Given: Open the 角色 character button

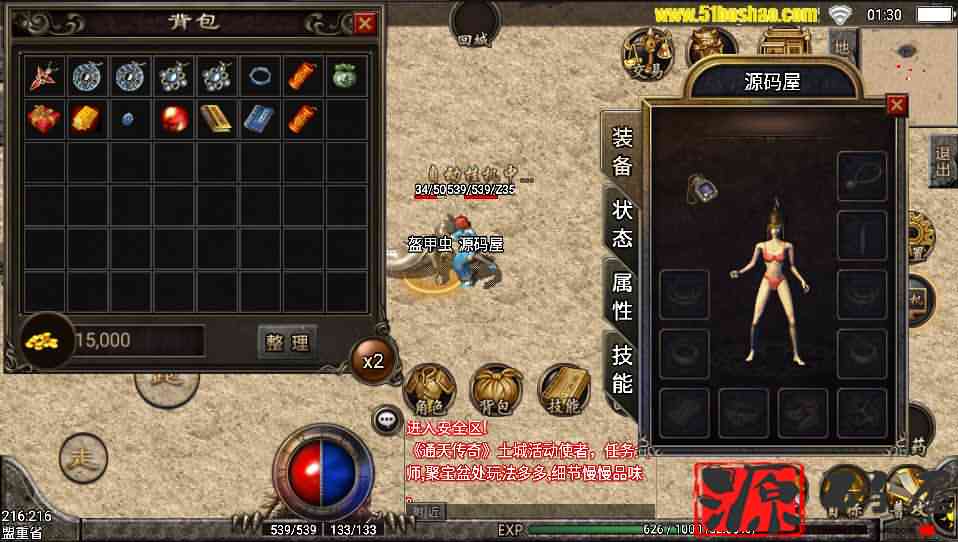Looking at the screenshot, I should (431, 390).
